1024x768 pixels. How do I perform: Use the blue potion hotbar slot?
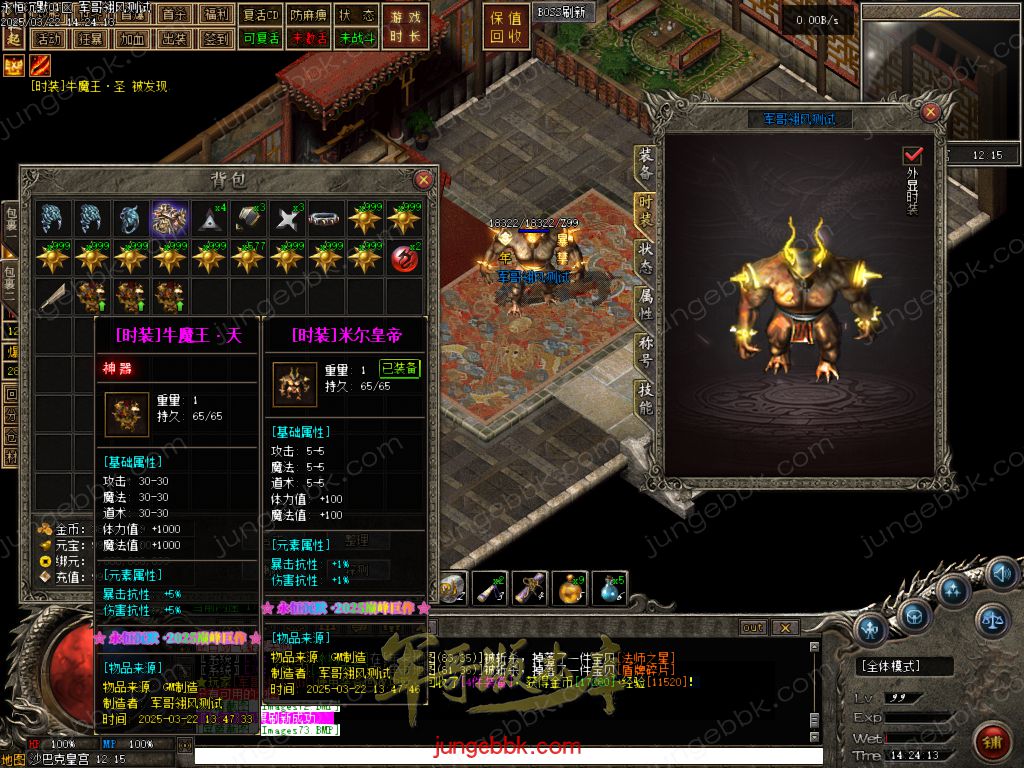click(608, 589)
